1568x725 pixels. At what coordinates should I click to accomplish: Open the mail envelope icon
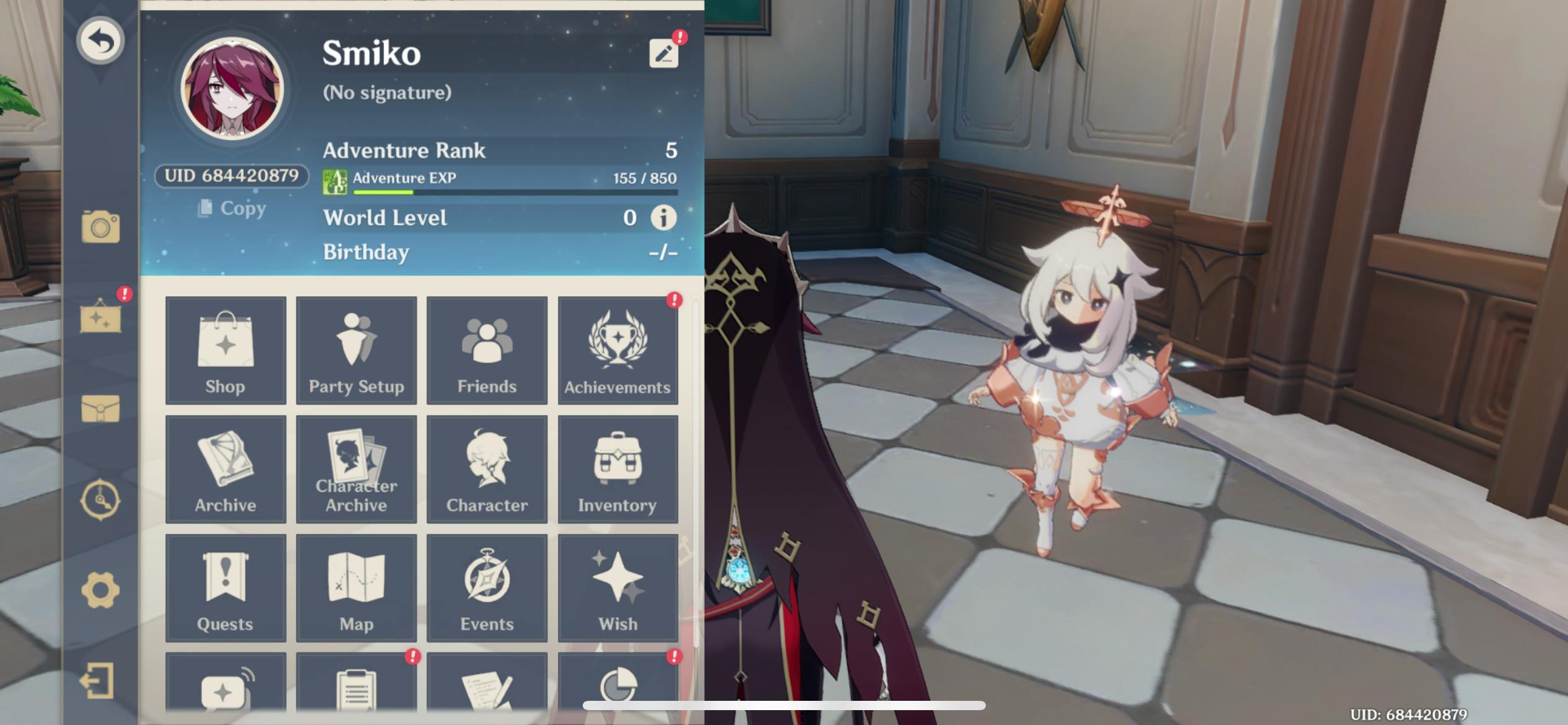[100, 409]
